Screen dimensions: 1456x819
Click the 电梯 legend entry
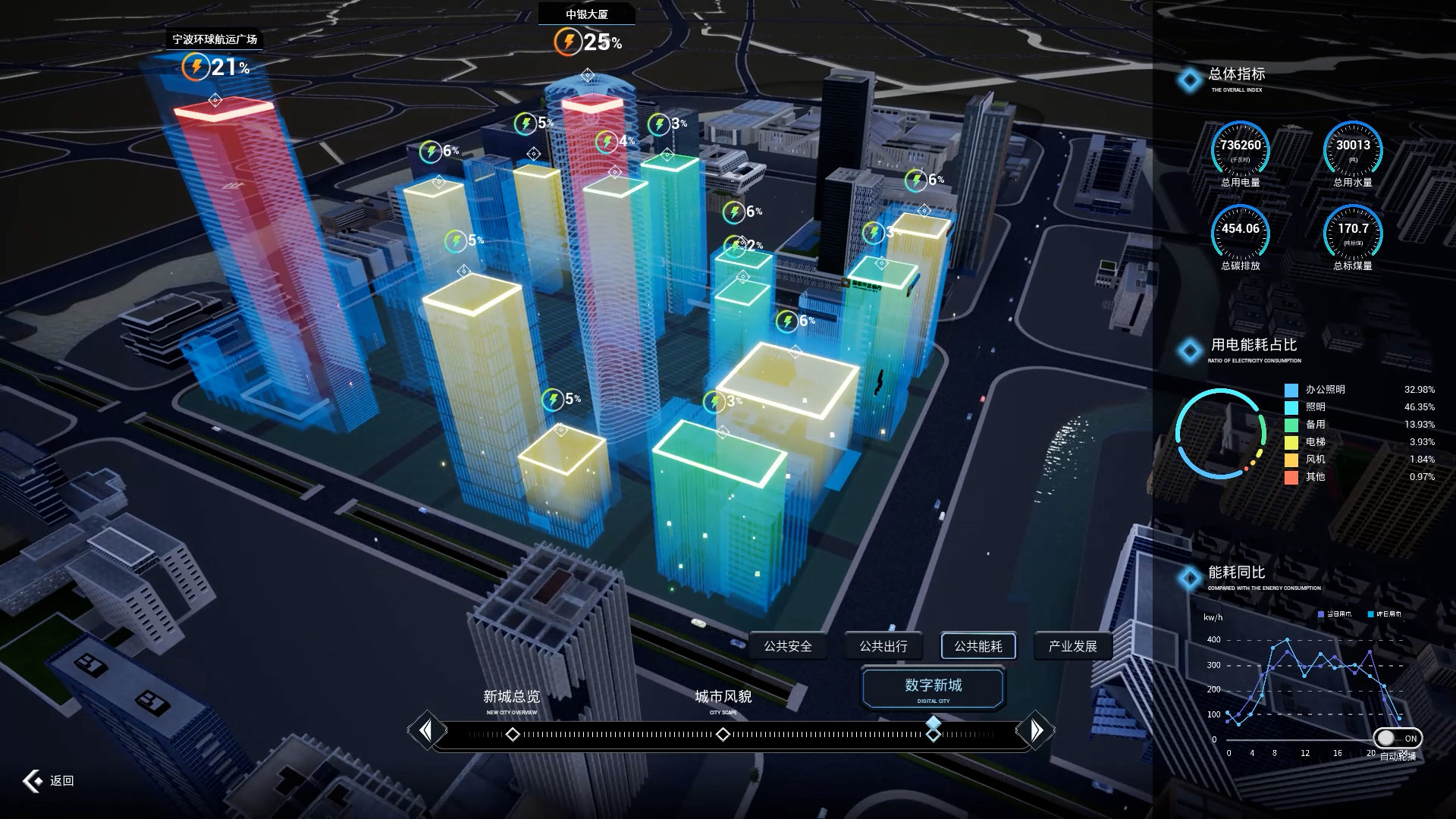coord(1315,442)
